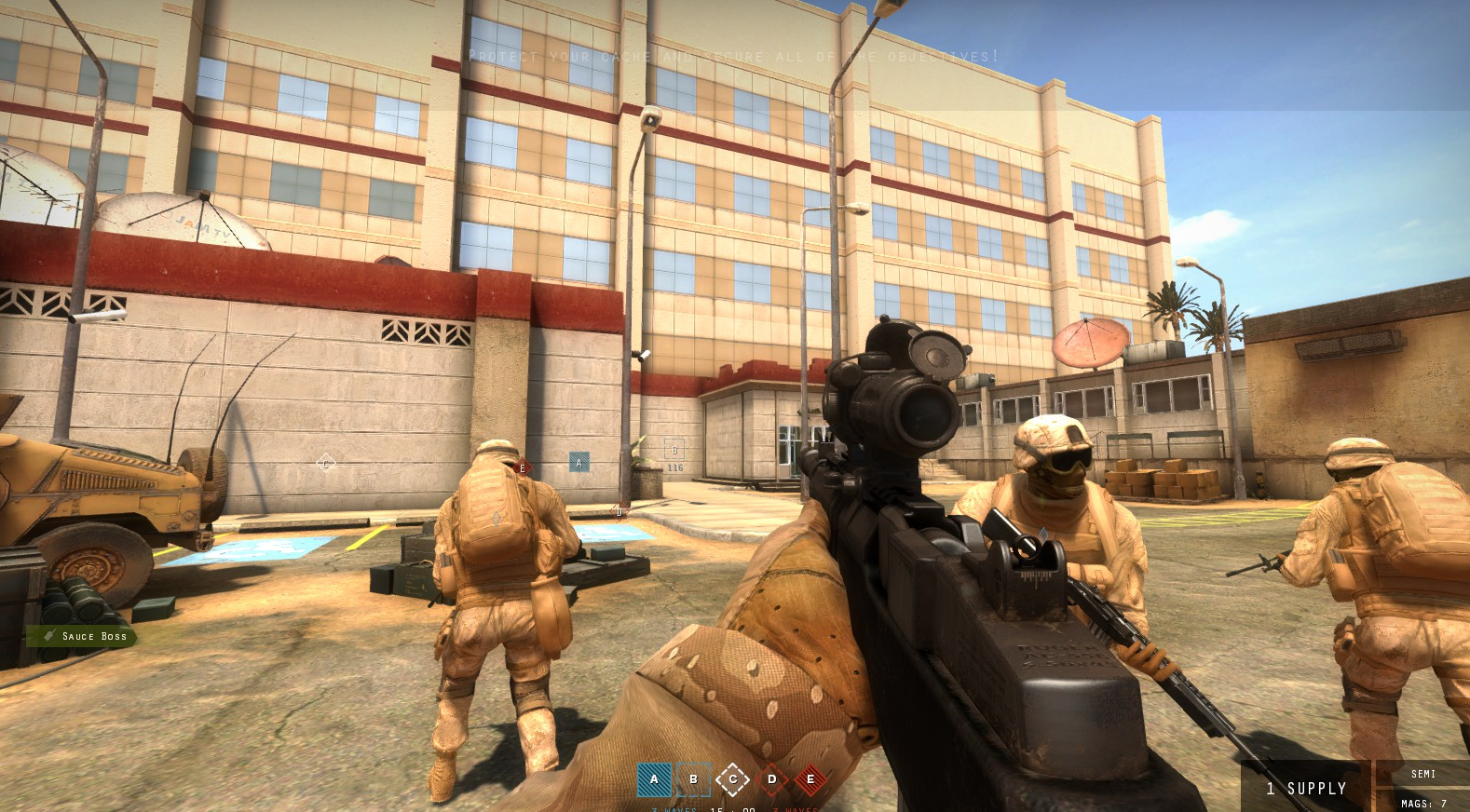Click the radio icon beside Sauce Boss
The height and width of the screenshot is (812, 1470).
48,636
